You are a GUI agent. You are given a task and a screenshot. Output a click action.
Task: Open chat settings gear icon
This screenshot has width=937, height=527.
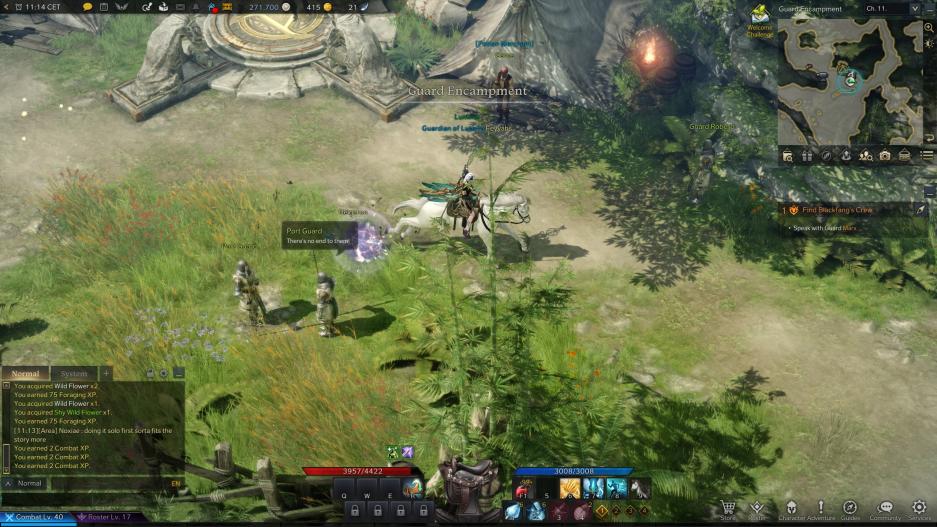click(x=164, y=374)
